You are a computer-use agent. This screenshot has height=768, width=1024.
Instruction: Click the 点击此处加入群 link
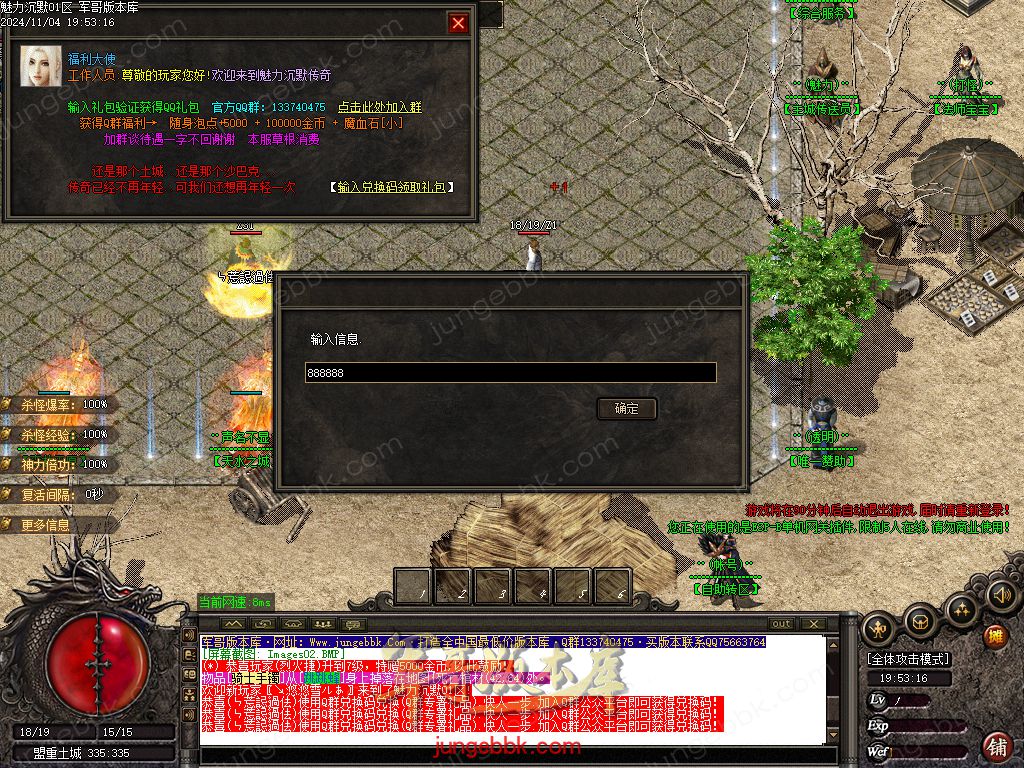point(379,107)
